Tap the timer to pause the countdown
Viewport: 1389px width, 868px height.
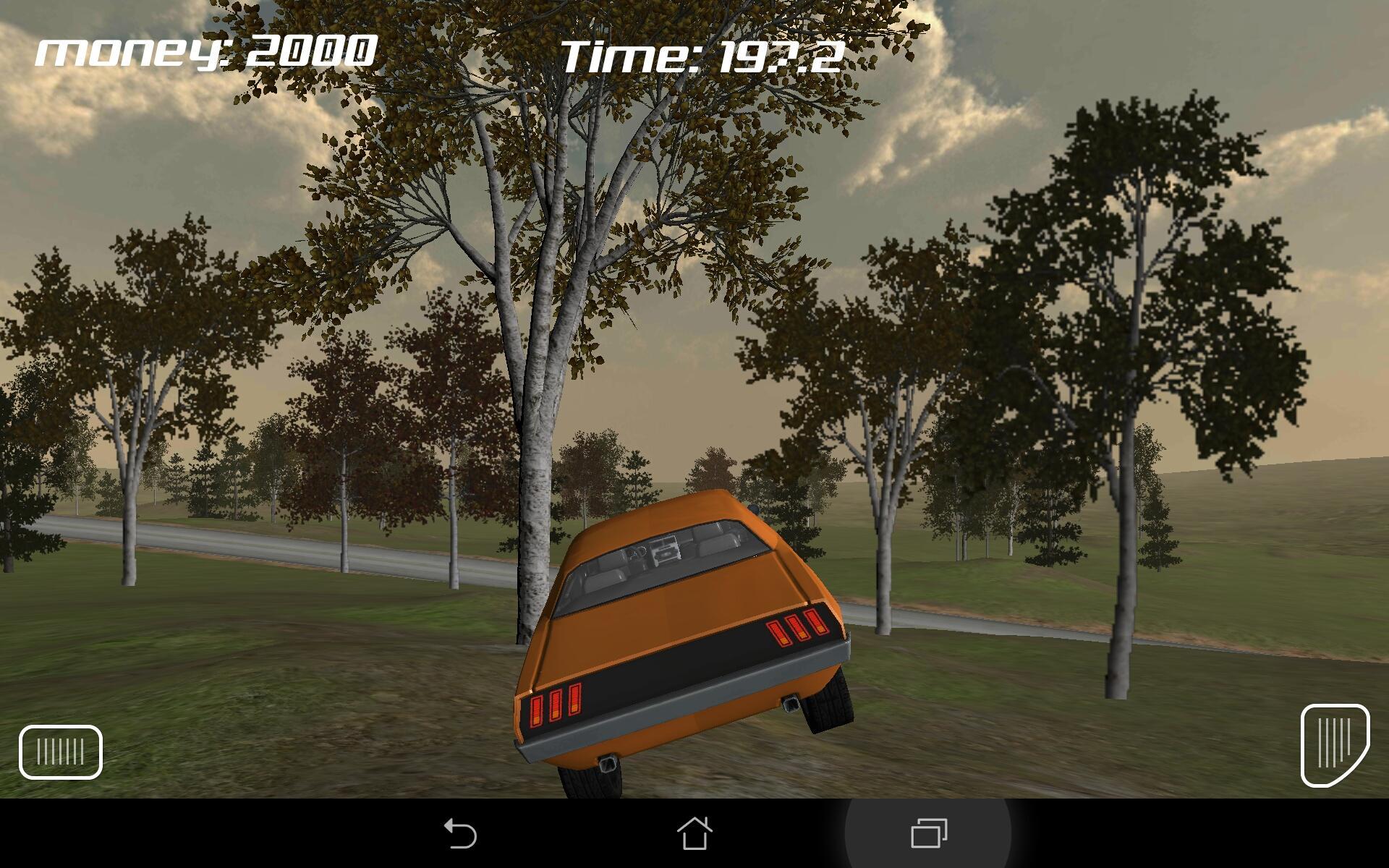point(700,58)
